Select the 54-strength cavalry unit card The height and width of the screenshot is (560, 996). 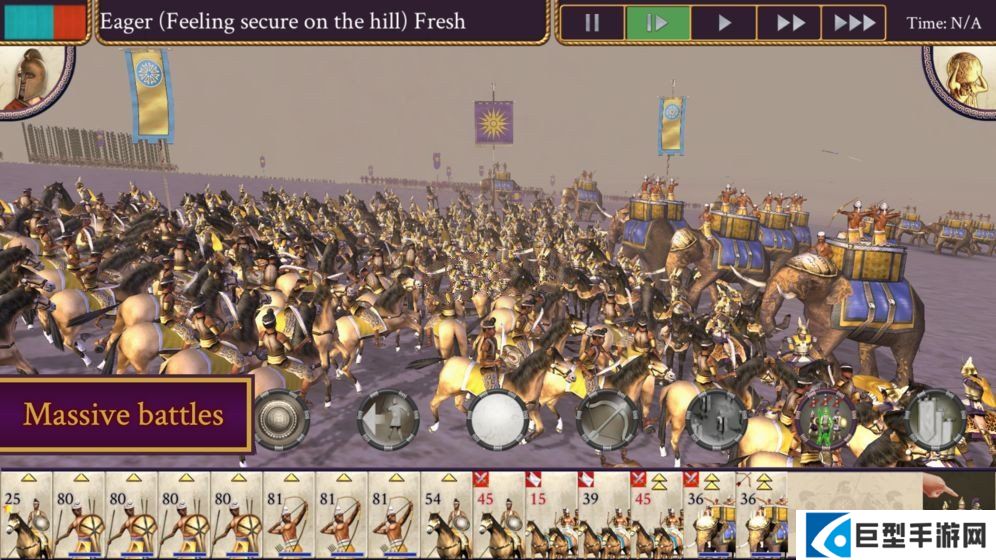click(446, 514)
